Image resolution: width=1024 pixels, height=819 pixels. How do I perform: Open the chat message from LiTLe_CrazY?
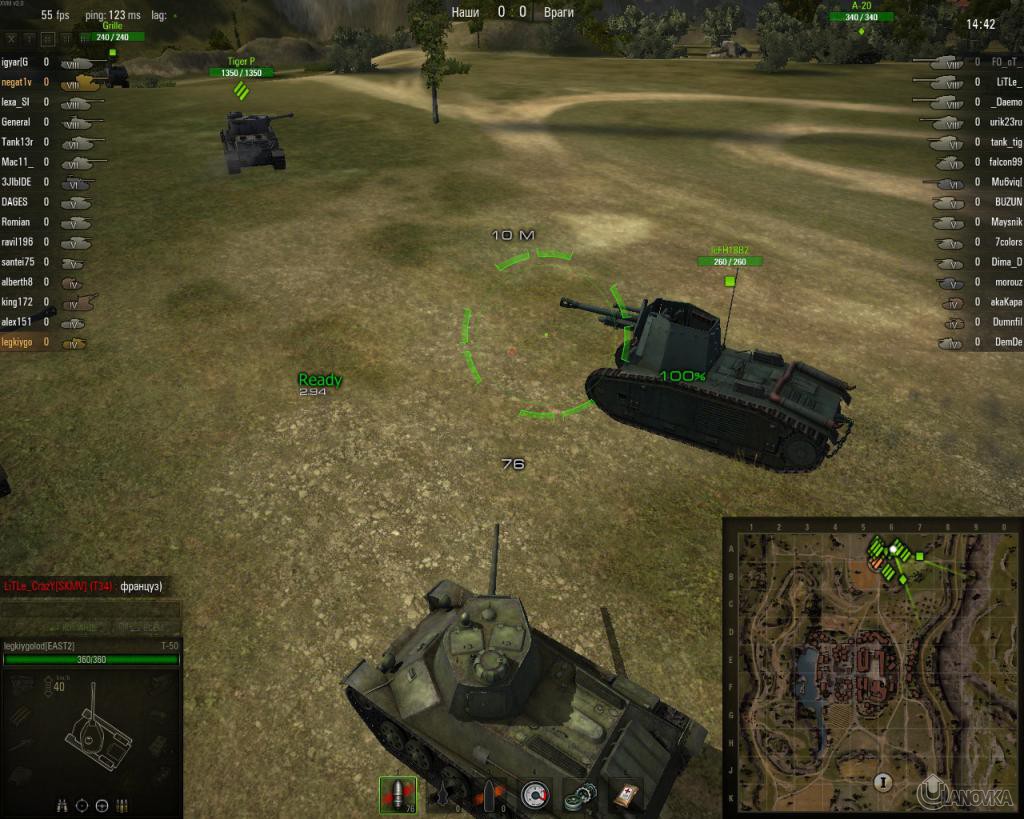pos(84,586)
